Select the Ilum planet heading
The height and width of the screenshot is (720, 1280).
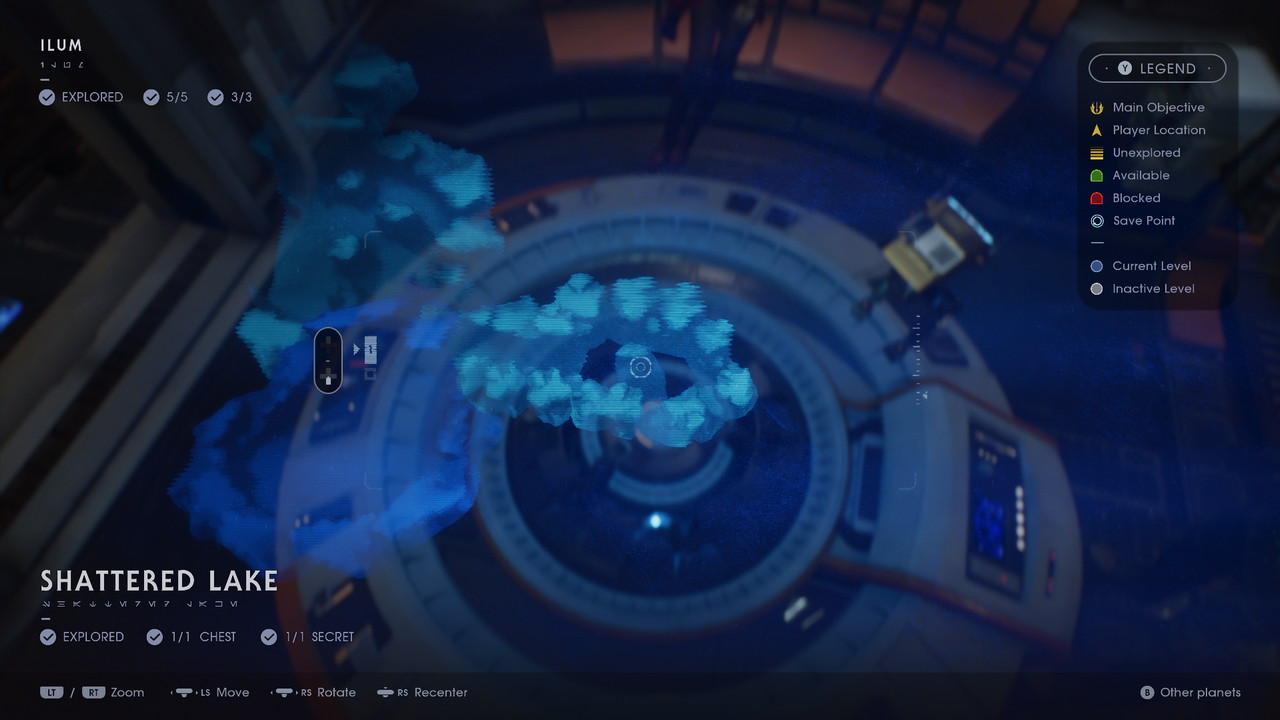coord(61,44)
